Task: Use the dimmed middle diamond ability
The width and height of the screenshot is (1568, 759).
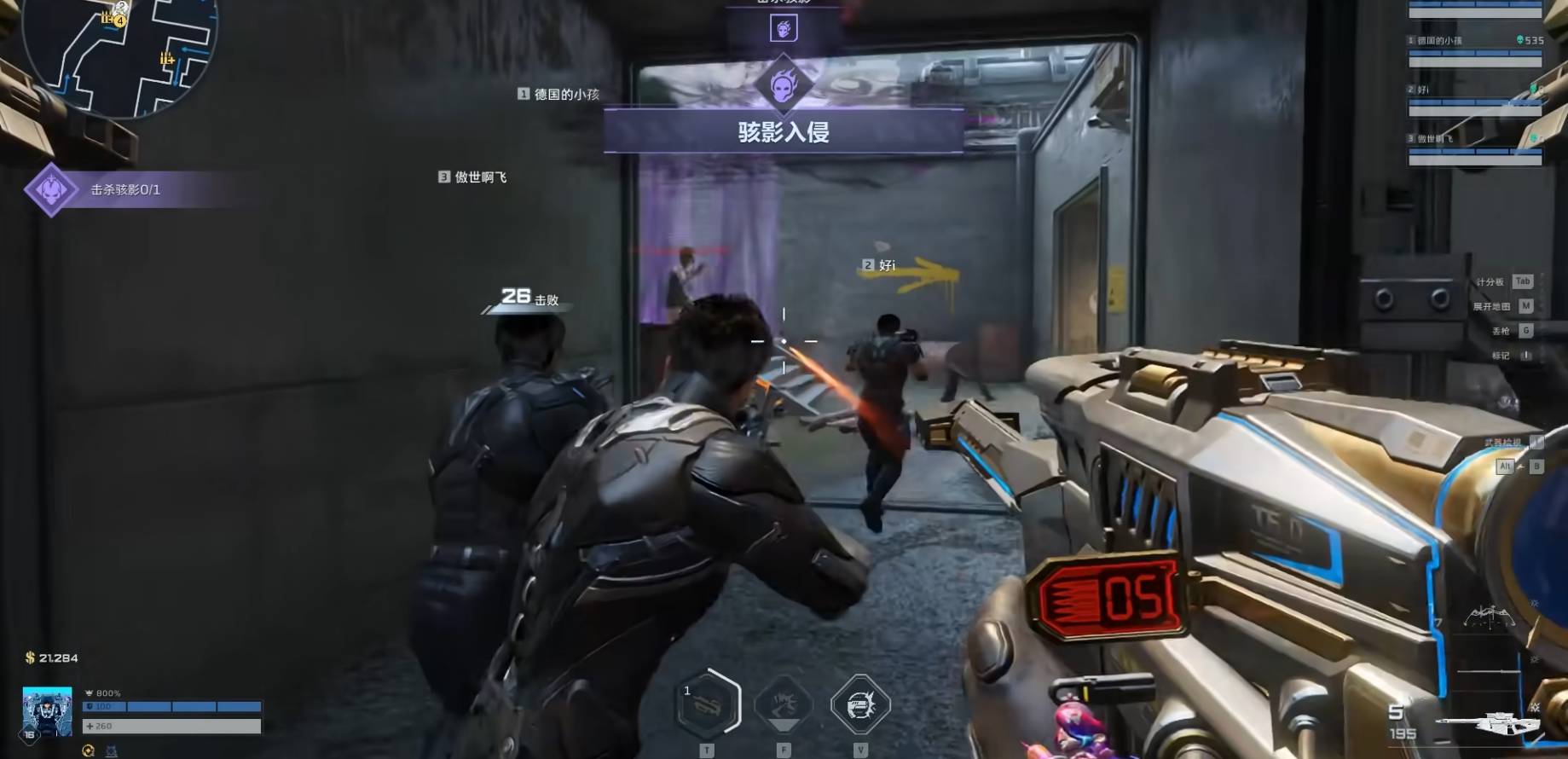Action: pos(784,704)
